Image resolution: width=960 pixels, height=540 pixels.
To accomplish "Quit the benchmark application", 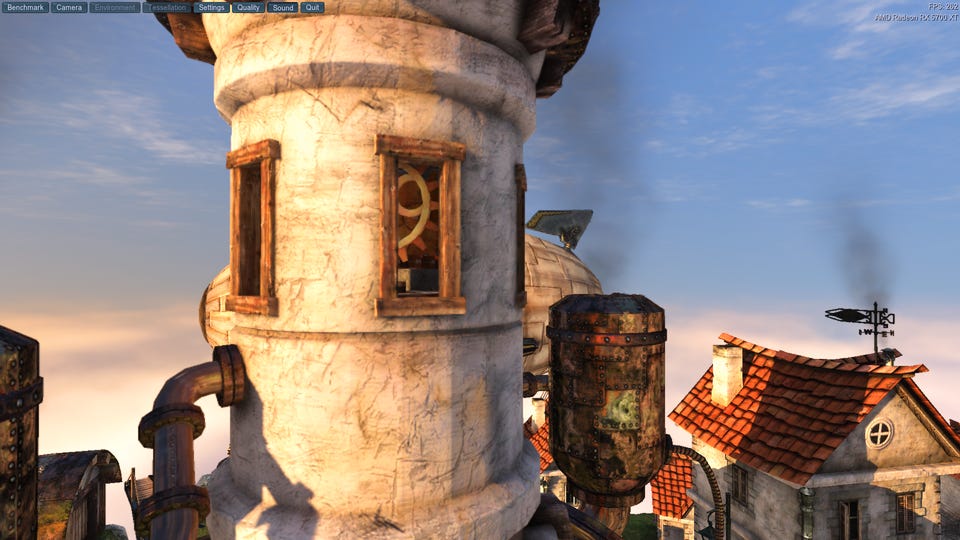I will pos(312,7).
